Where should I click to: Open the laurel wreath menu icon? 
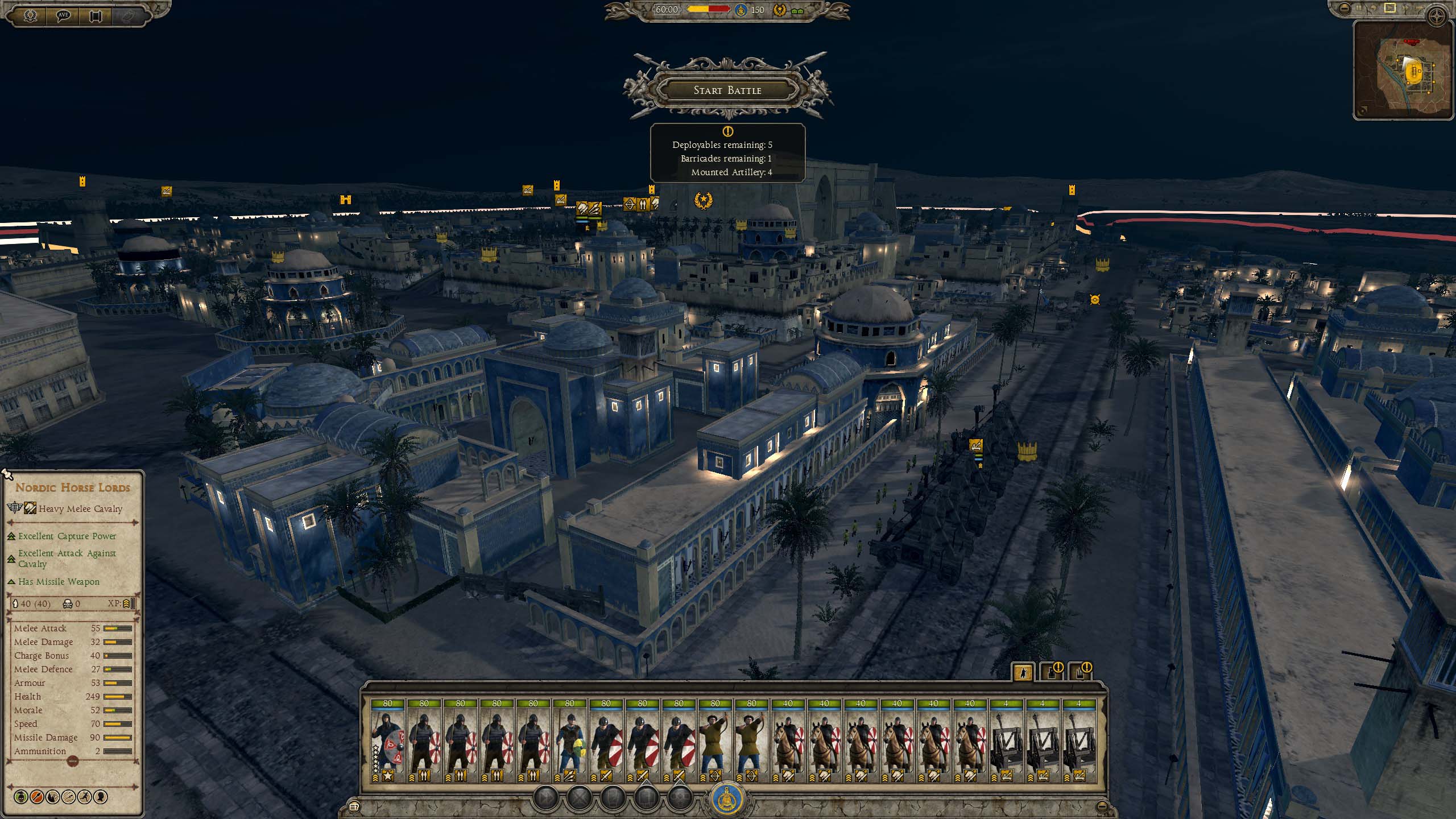tap(30, 15)
